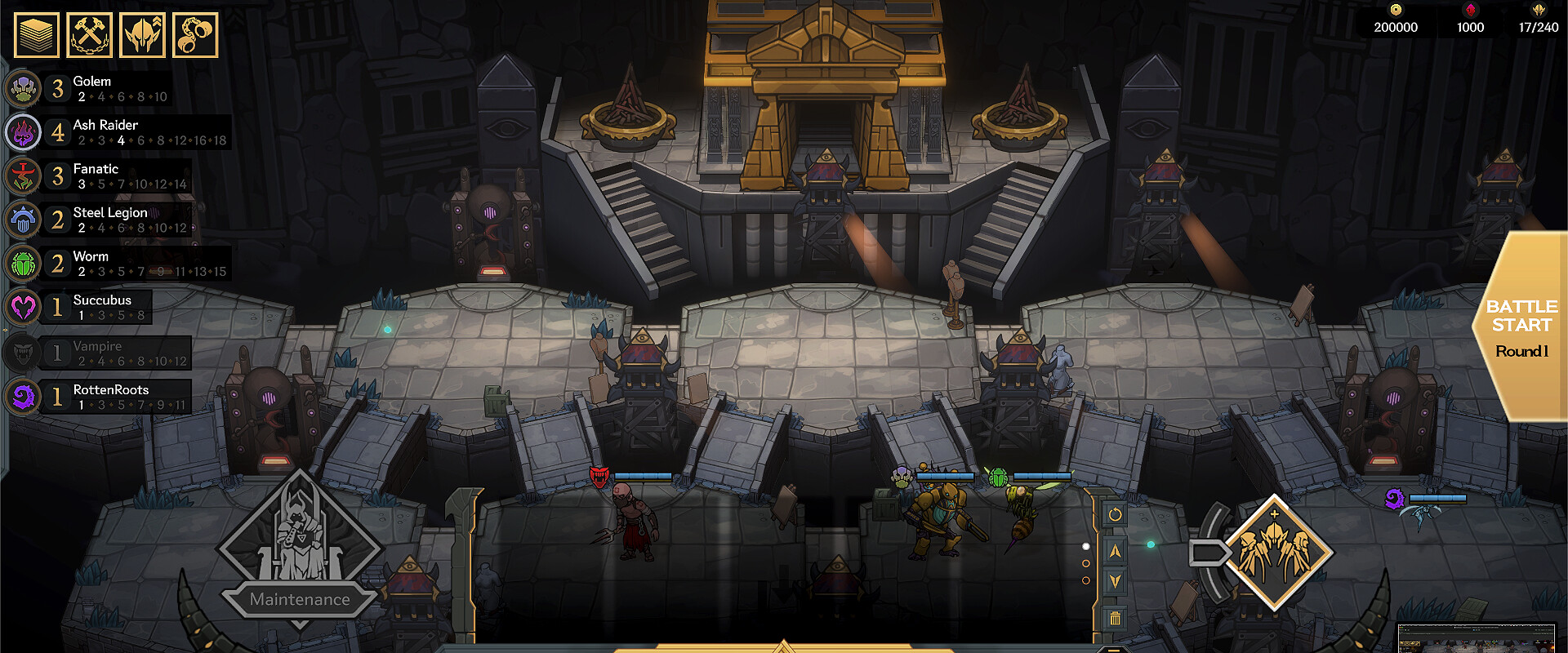Viewport: 1568px width, 653px height.
Task: Select the Succubus heart icon
Action: point(23,308)
